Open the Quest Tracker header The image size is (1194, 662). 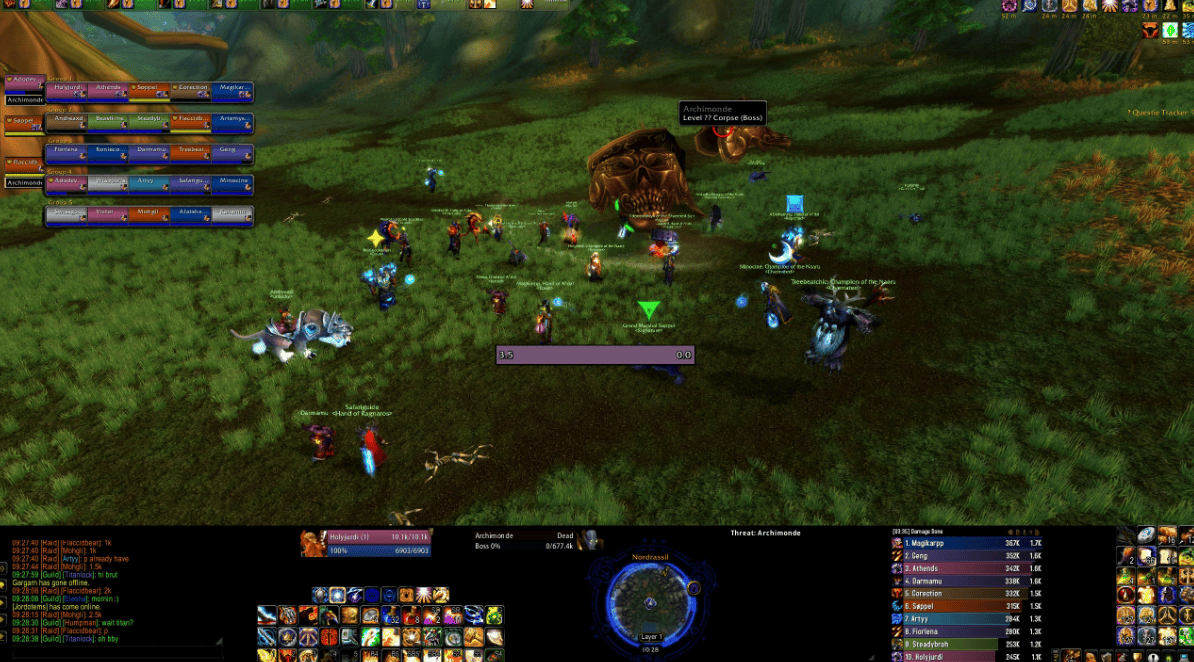click(1157, 113)
